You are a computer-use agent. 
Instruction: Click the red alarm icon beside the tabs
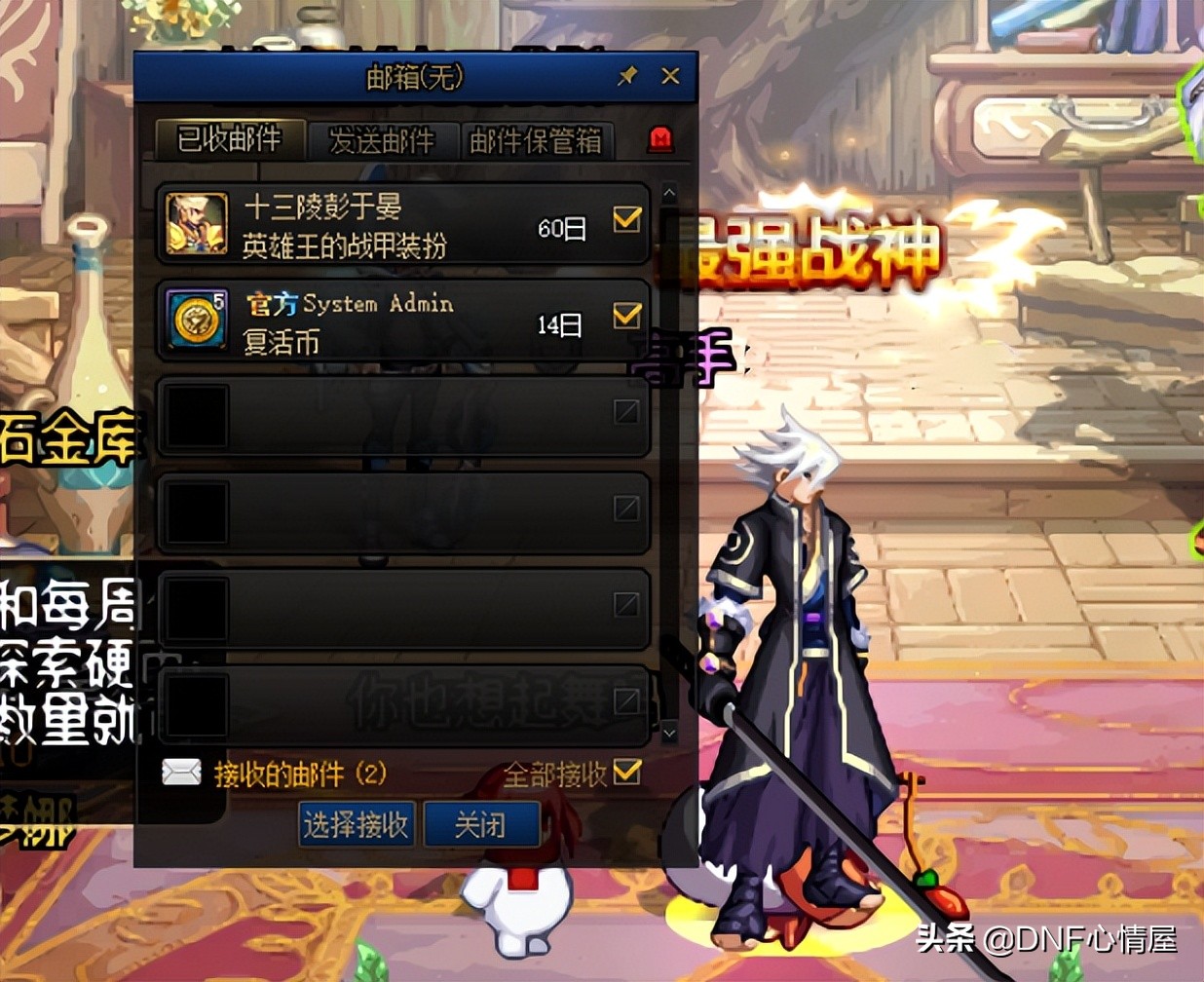click(x=661, y=140)
